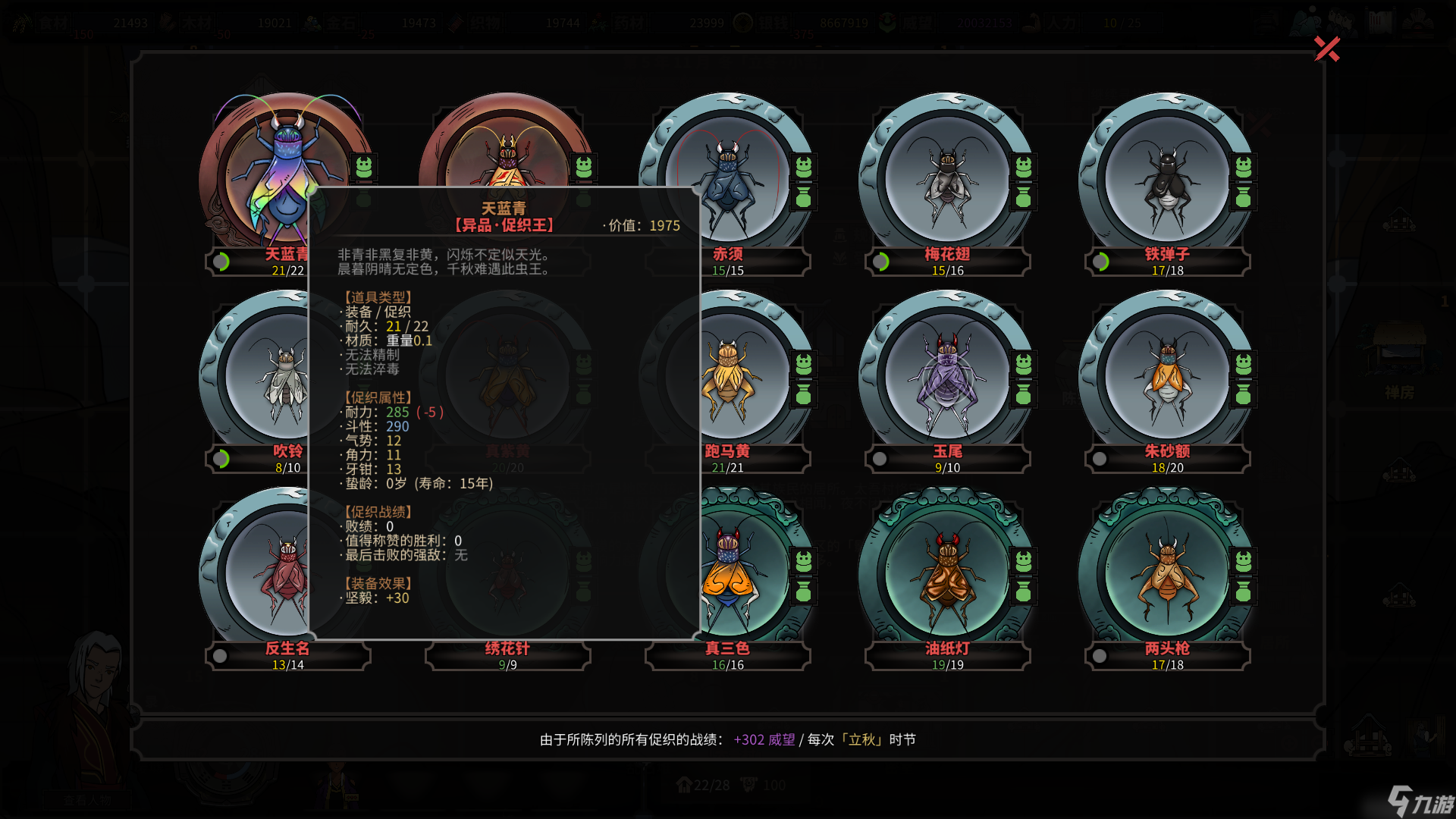Select the 梅花翅 cricket jar
The height and width of the screenshot is (819, 1456).
point(947,178)
